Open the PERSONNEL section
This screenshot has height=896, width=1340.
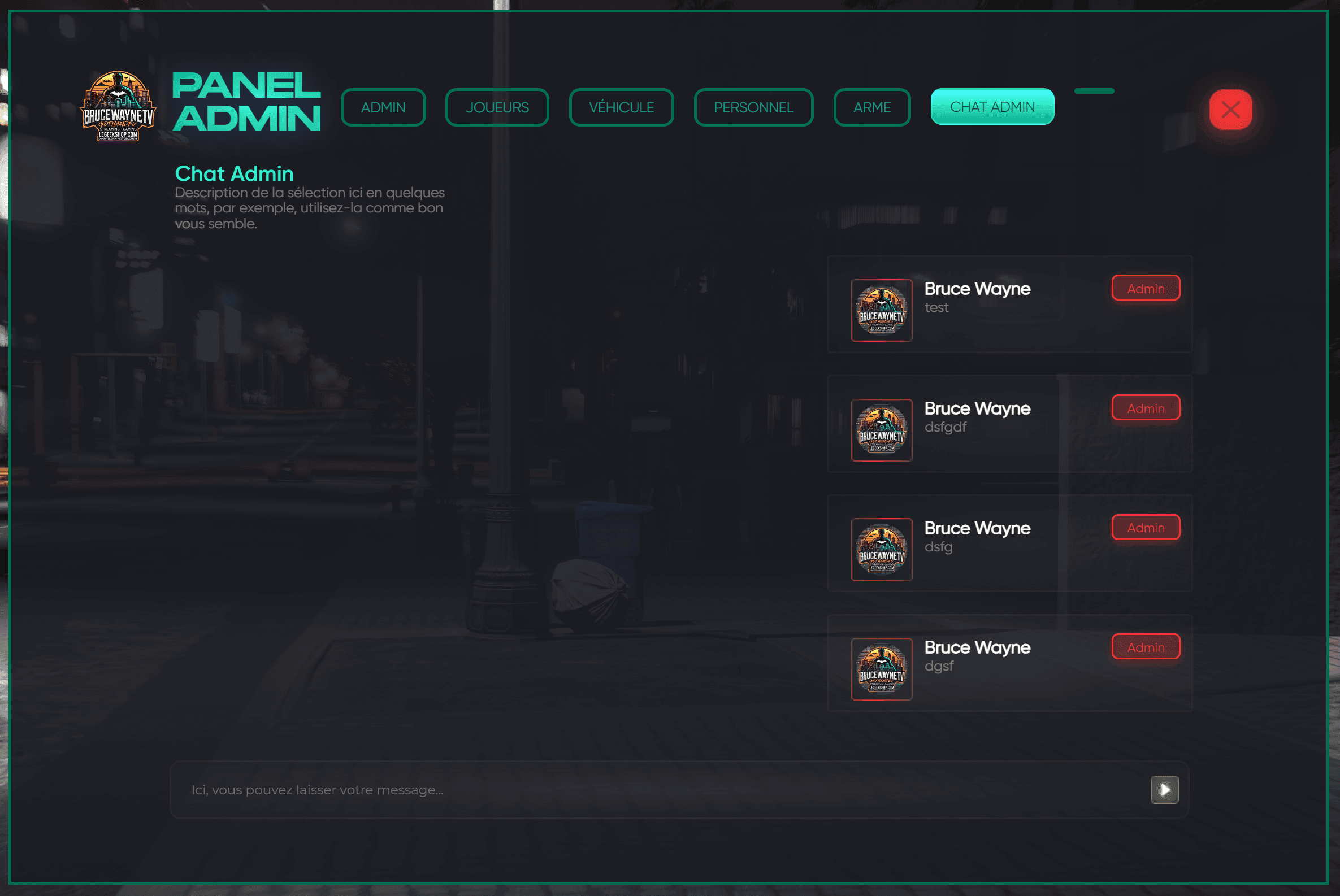[753, 107]
